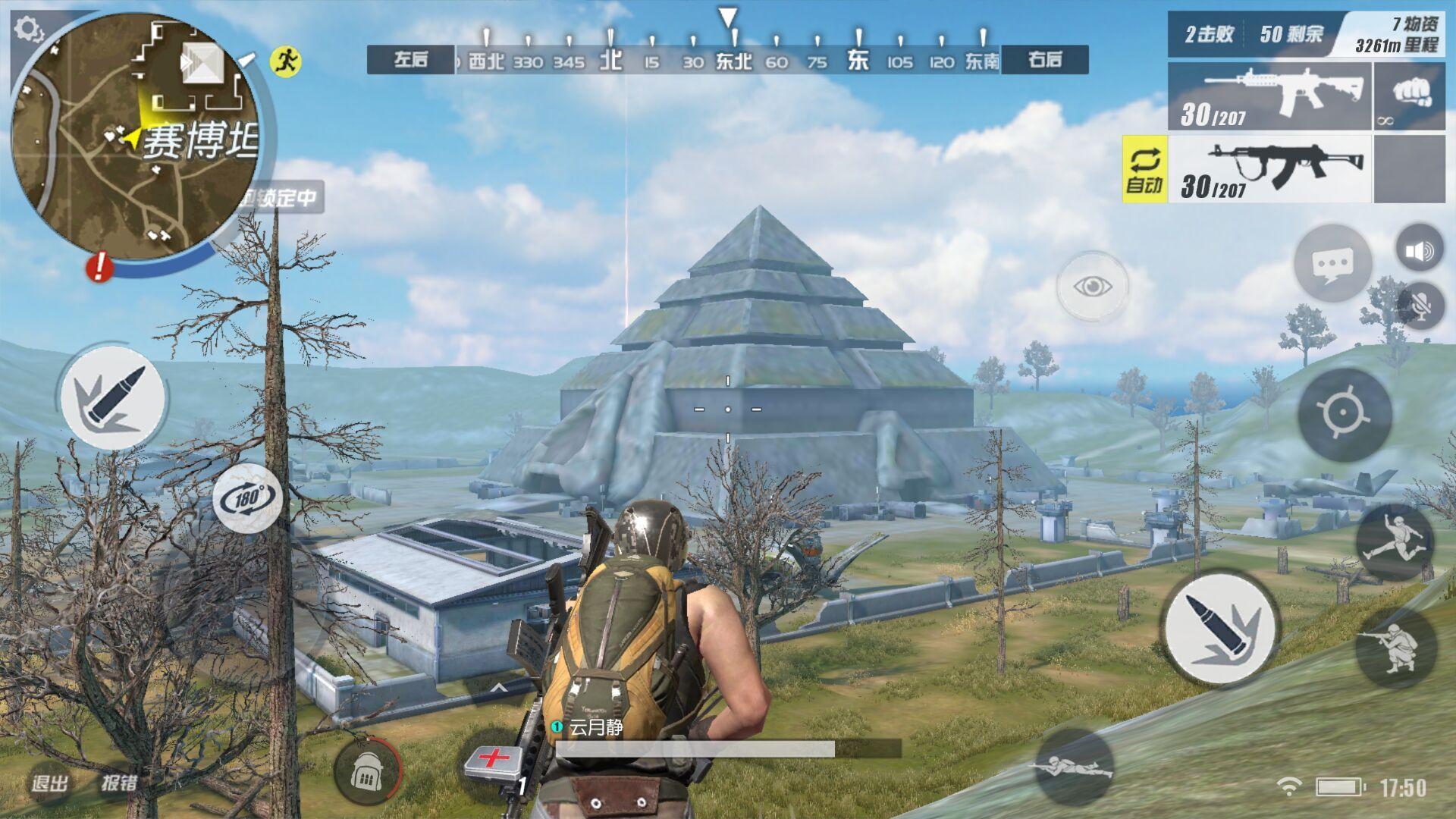
Task: Toggle the muted microphone button
Action: click(x=1420, y=305)
